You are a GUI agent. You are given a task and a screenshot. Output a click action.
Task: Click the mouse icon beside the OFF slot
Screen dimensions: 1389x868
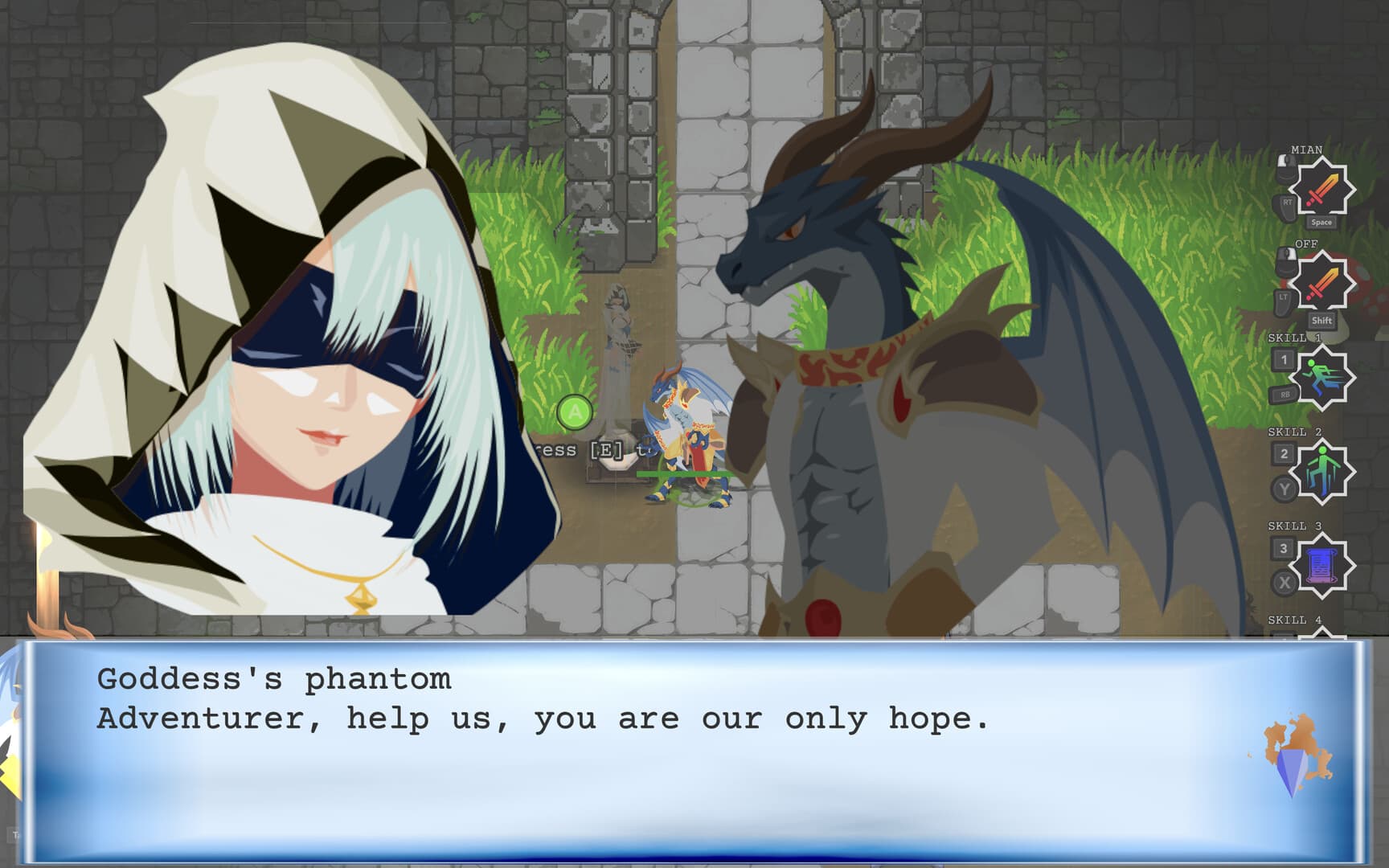click(x=1285, y=260)
